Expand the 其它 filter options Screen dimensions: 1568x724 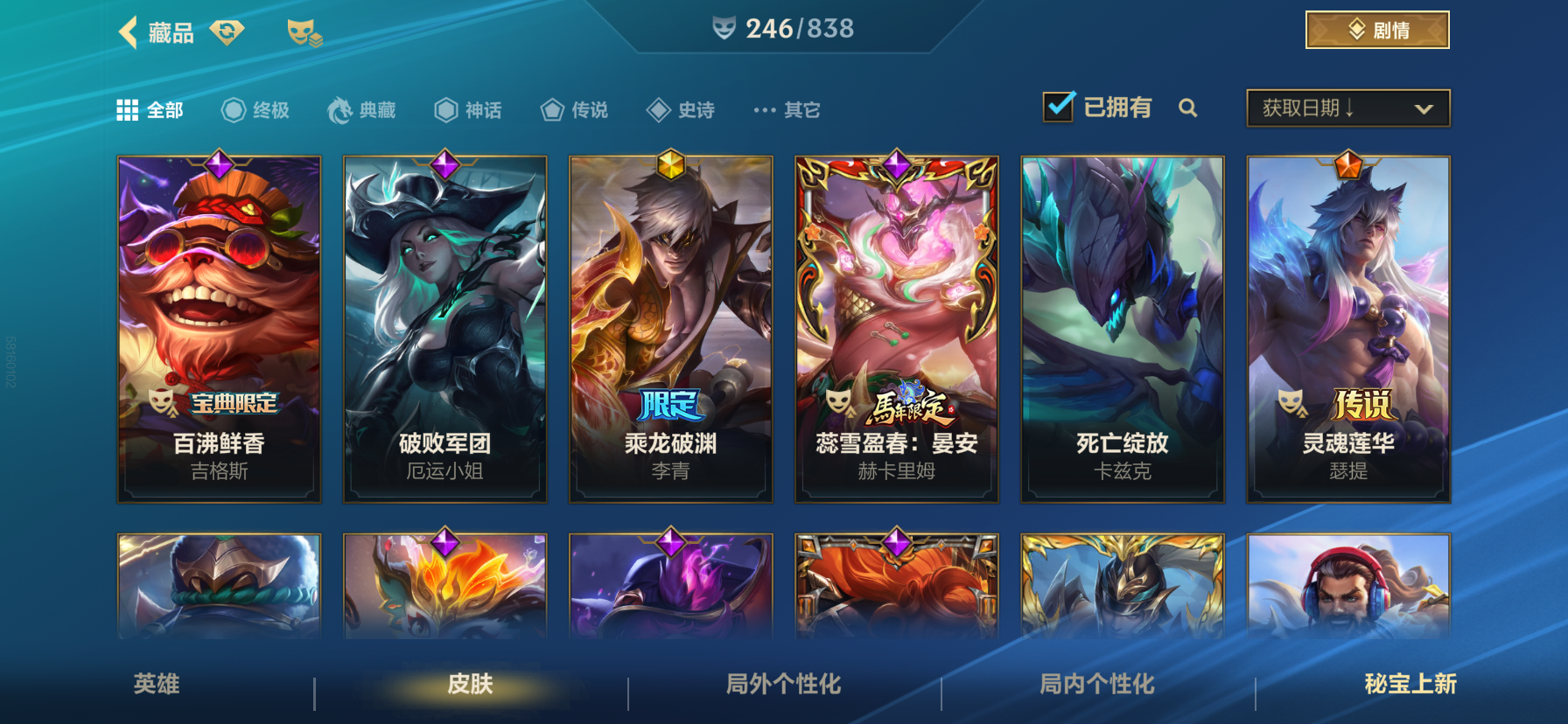tap(786, 109)
